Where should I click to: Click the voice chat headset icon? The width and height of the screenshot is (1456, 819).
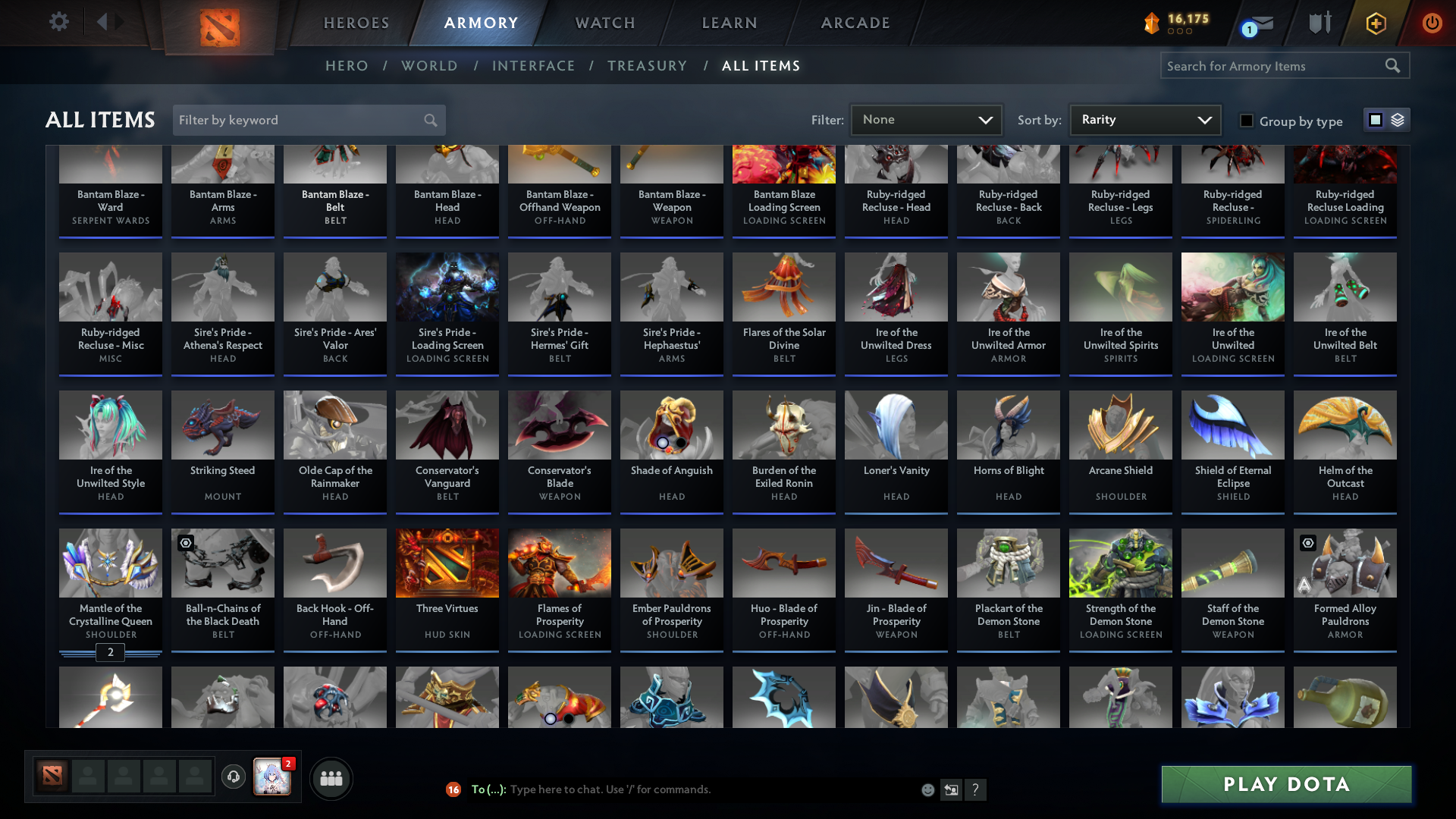(234, 778)
